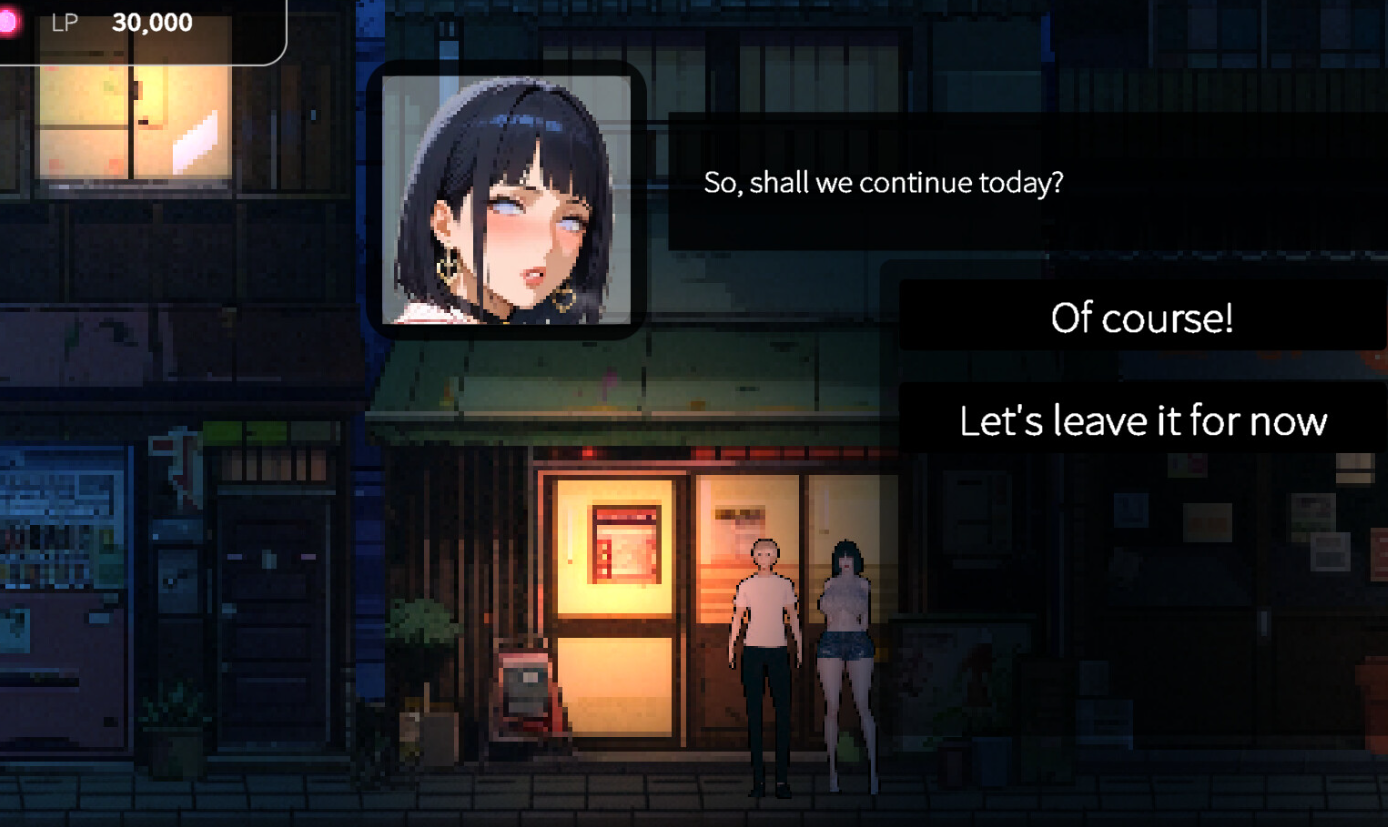Choose the "Of course!" reply
Viewport: 1388px width, 827px height.
pos(1142,317)
